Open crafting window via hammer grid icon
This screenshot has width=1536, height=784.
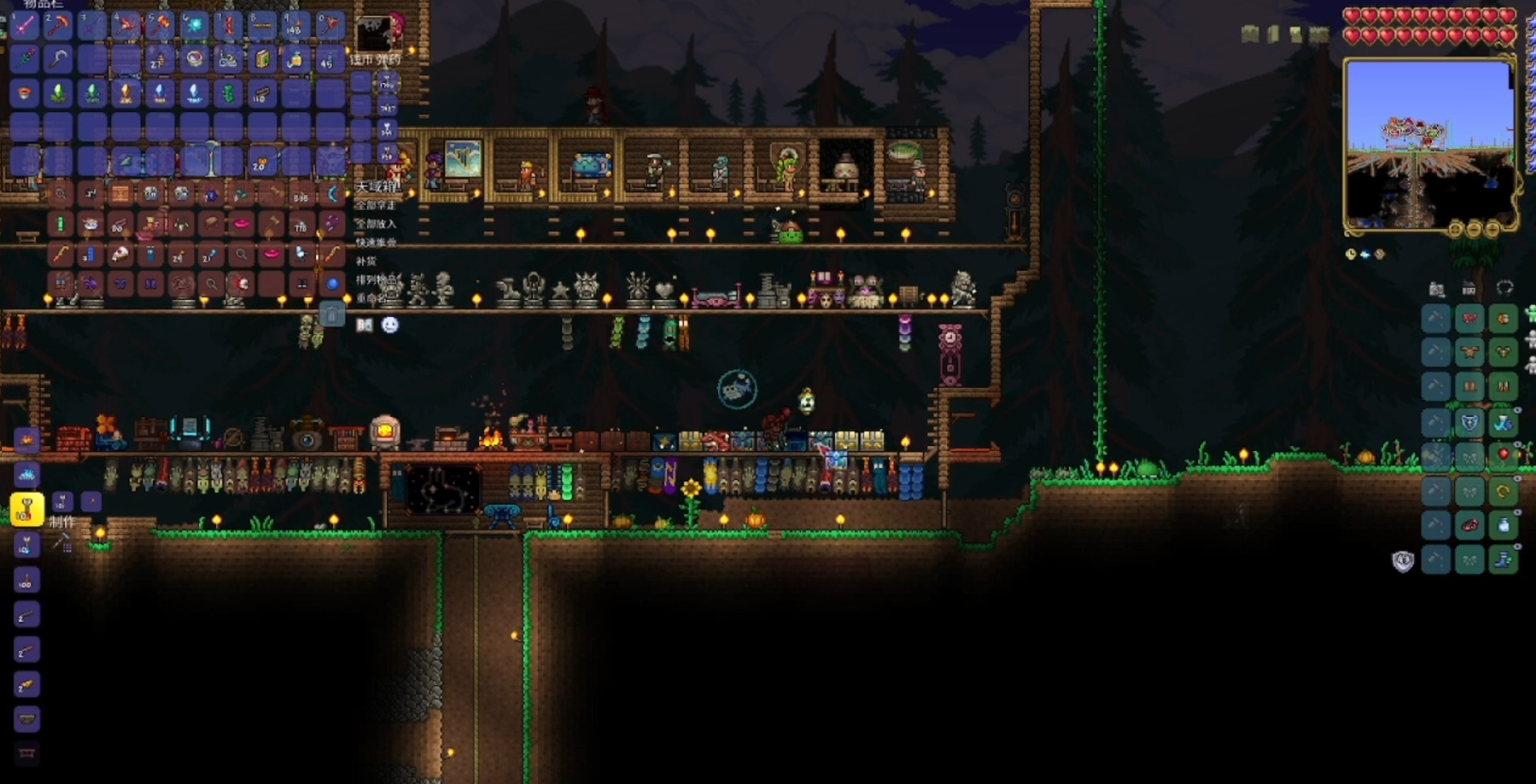point(62,542)
